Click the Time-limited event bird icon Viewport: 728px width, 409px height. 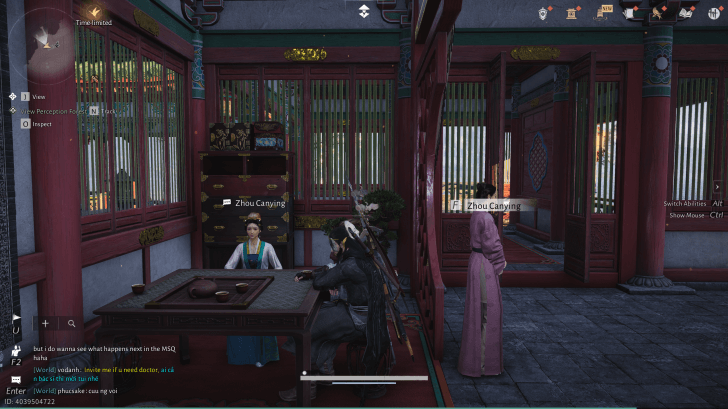coord(93,10)
